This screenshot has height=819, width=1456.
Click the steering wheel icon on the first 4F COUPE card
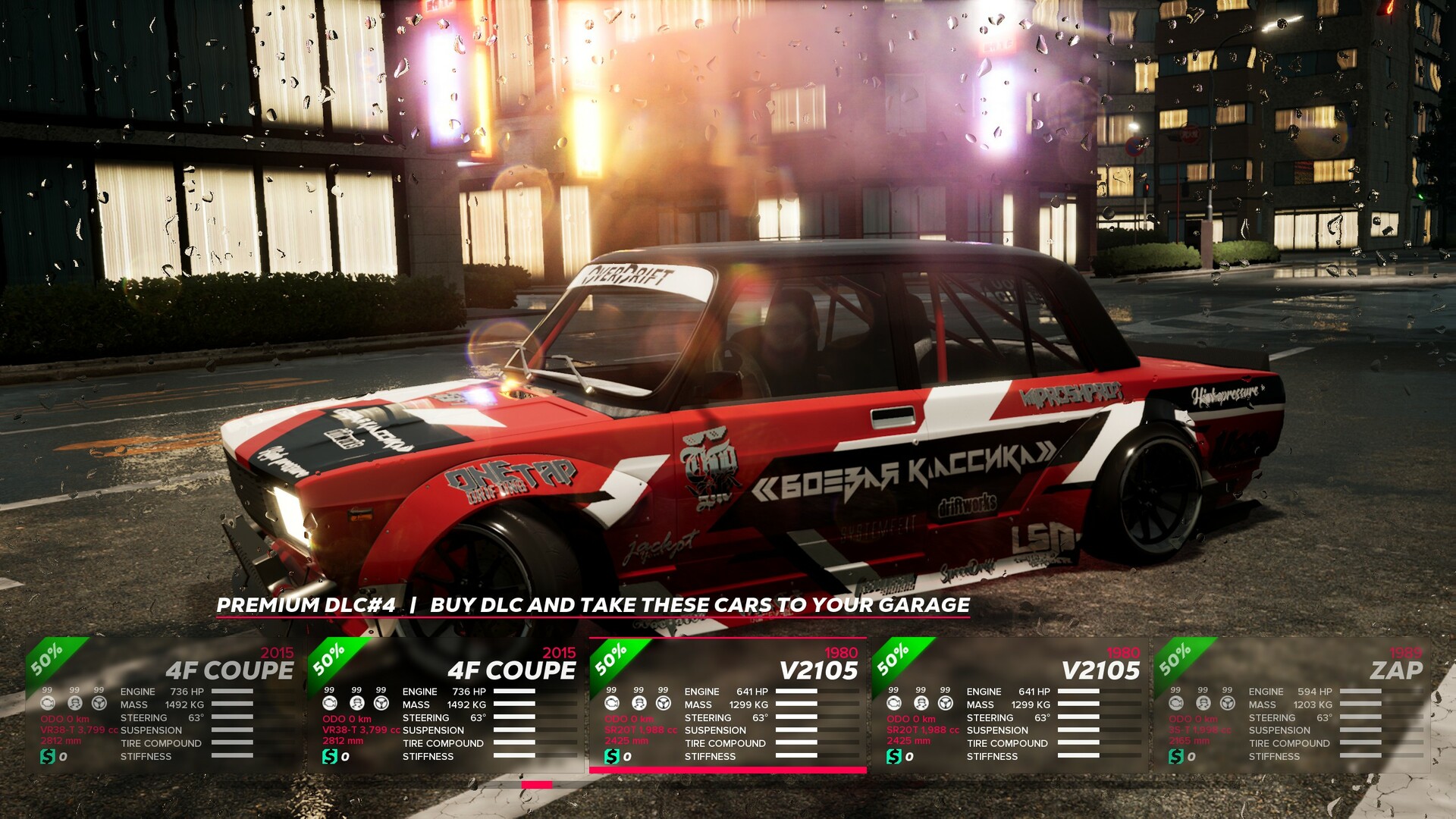[99, 704]
